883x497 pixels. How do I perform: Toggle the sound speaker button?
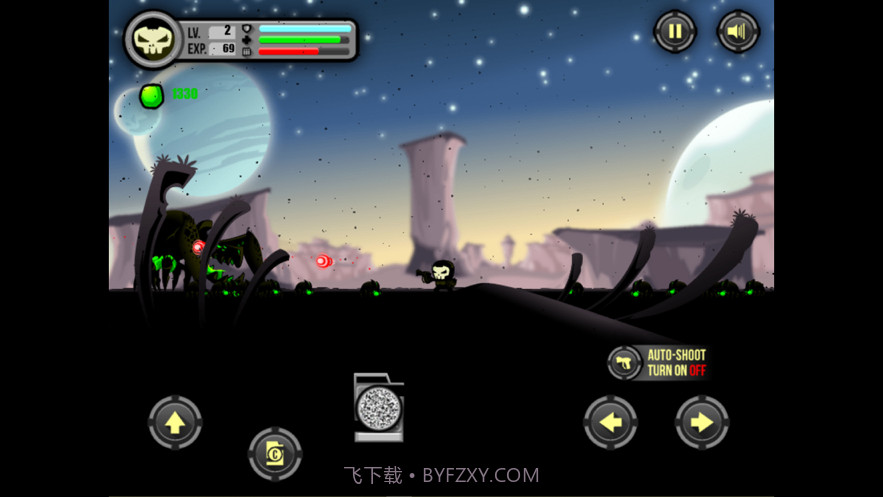738,32
